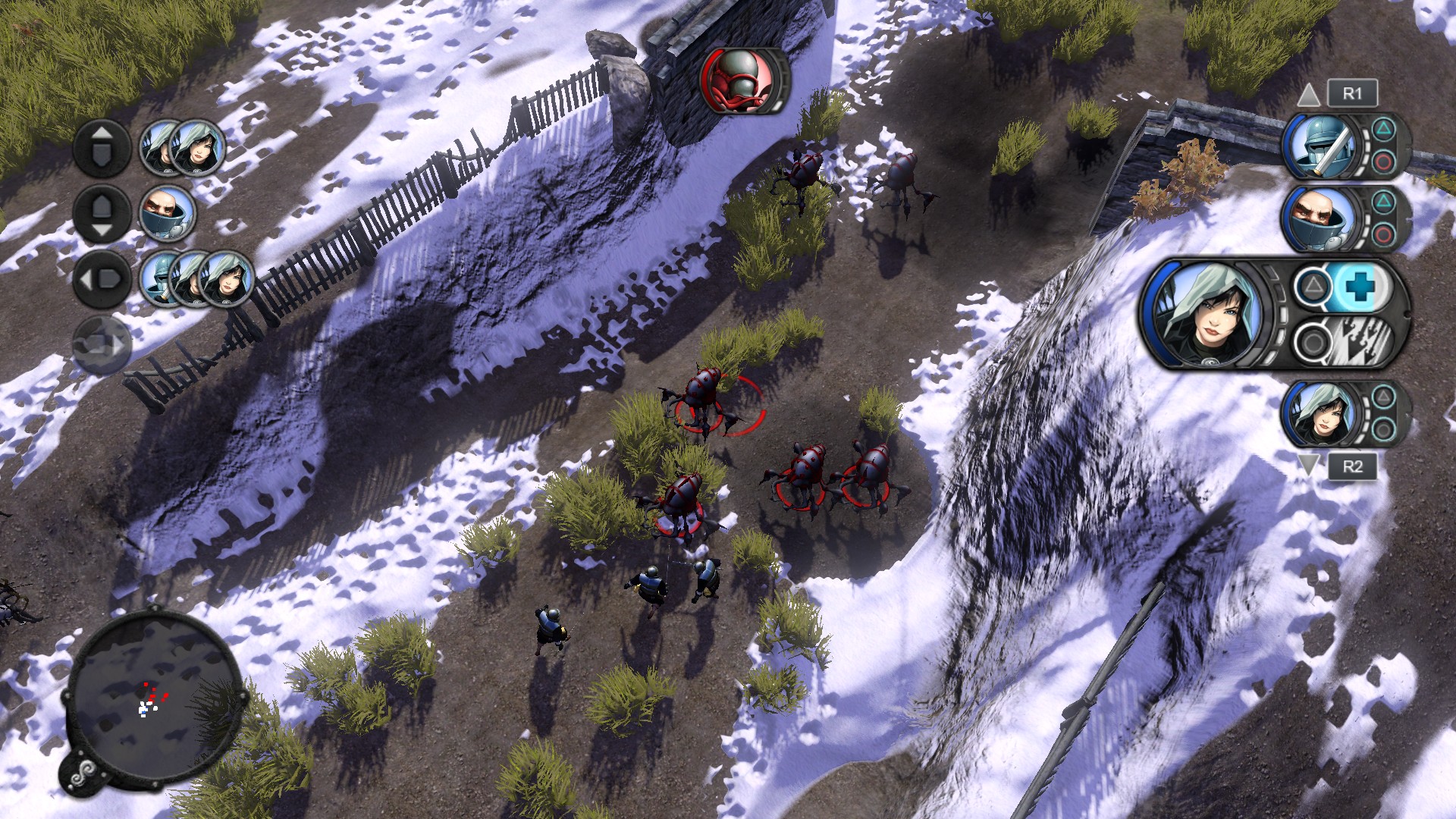Choose the lone bald man beside the d-pad column
Viewport: 1456px width, 819px height.
(168, 213)
